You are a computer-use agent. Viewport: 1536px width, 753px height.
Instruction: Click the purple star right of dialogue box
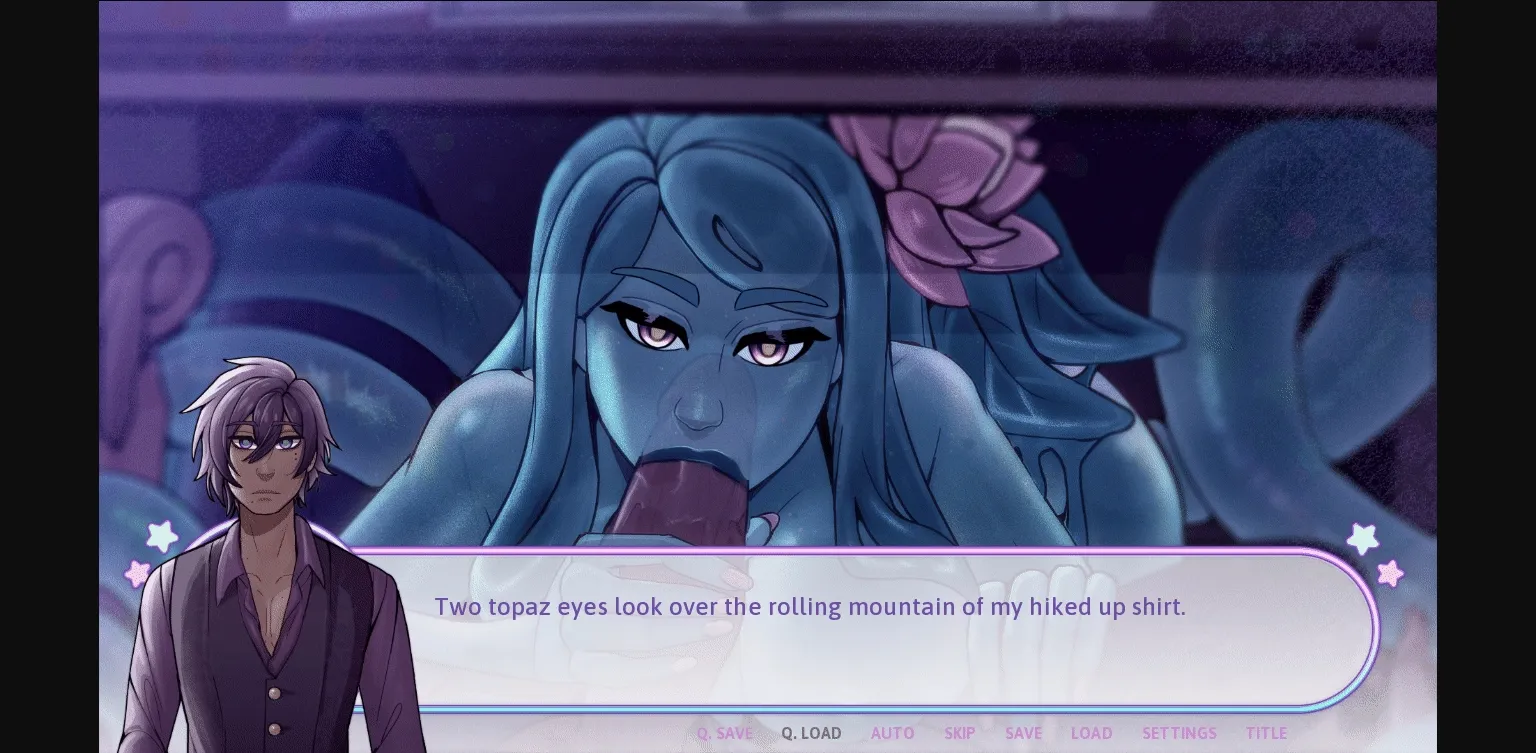[1362, 540]
